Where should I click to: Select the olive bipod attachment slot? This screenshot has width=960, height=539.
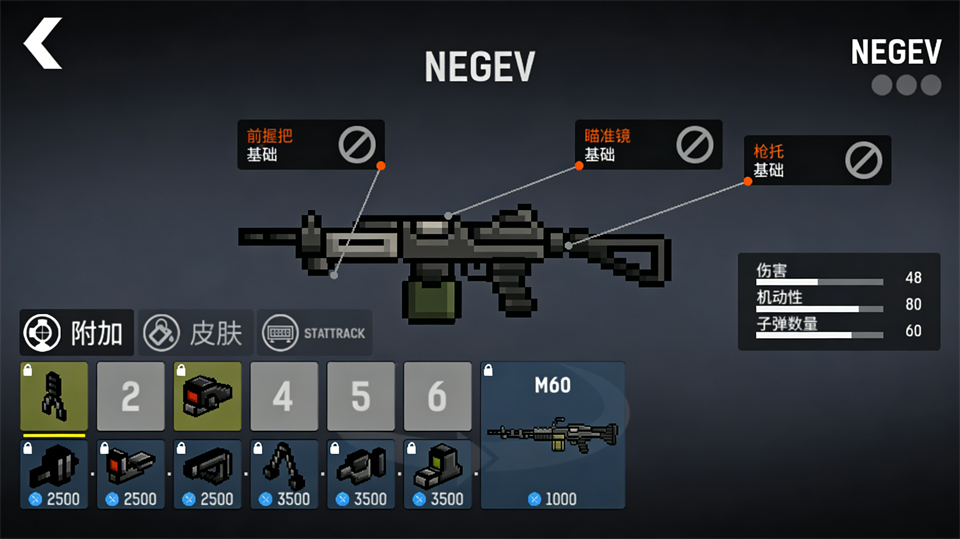pos(54,397)
